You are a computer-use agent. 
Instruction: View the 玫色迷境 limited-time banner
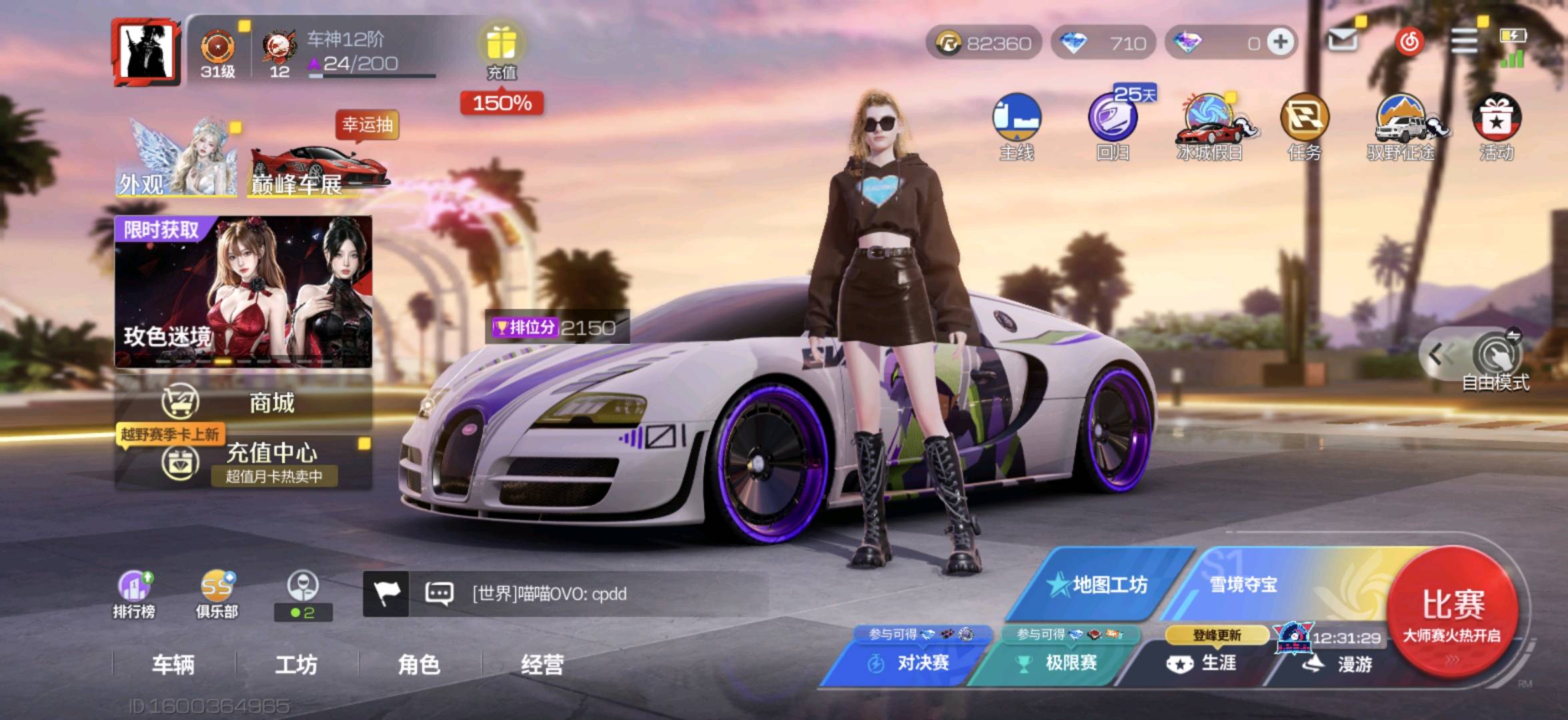click(x=243, y=291)
